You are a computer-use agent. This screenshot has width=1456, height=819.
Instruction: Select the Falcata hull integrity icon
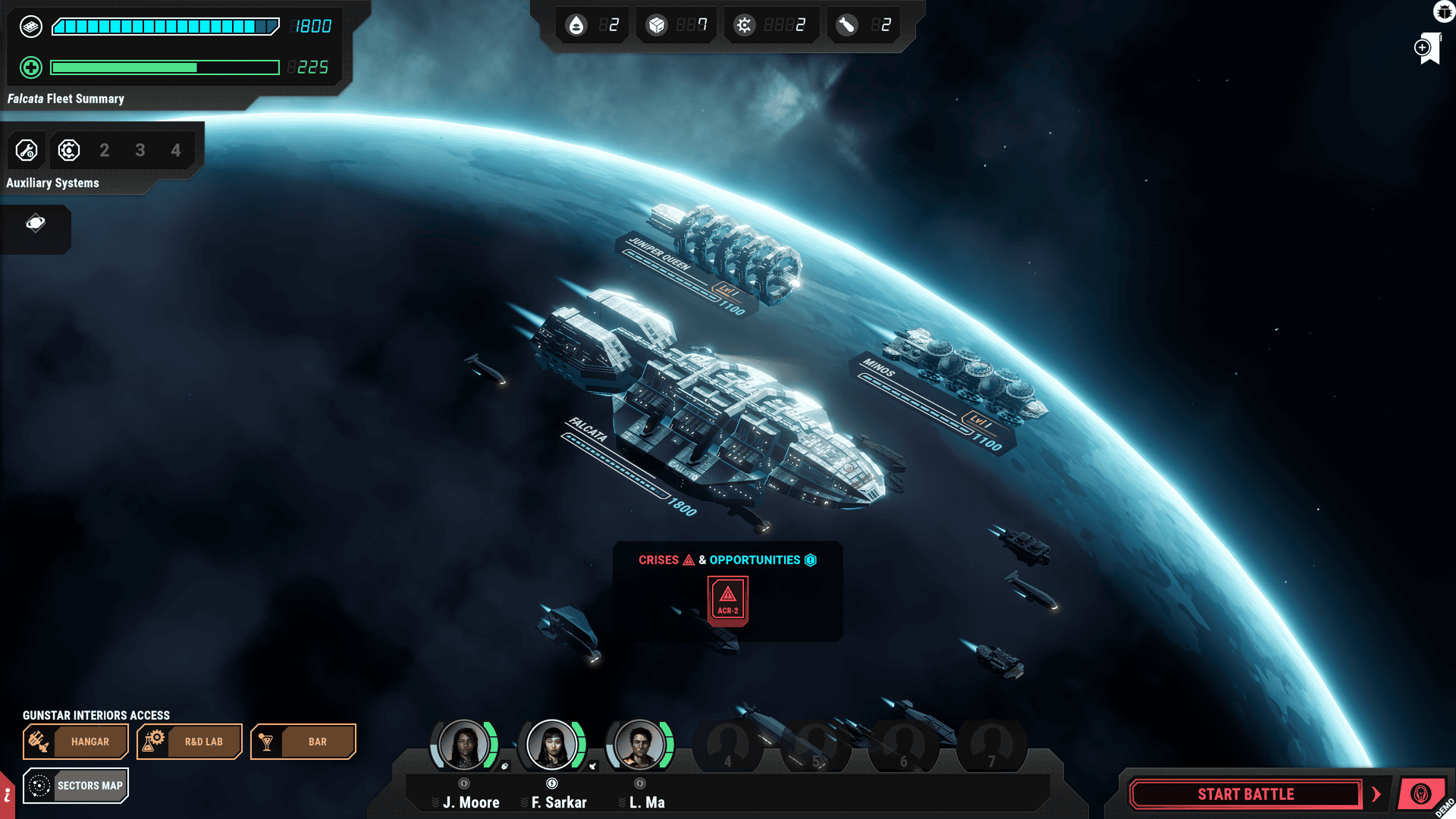click(x=30, y=26)
